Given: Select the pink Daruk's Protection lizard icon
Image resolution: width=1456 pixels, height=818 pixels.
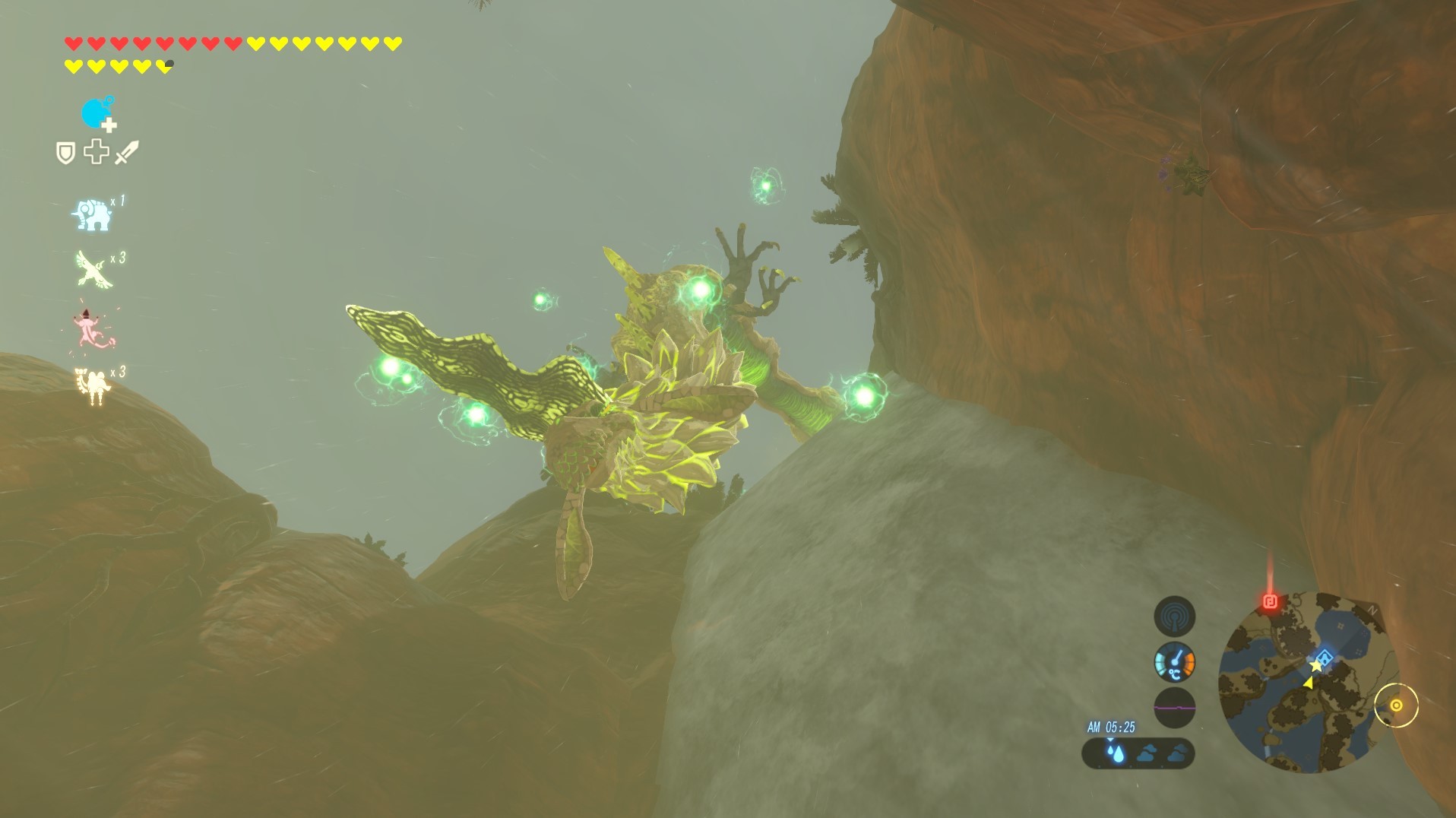Looking at the screenshot, I should pyautogui.click(x=94, y=330).
